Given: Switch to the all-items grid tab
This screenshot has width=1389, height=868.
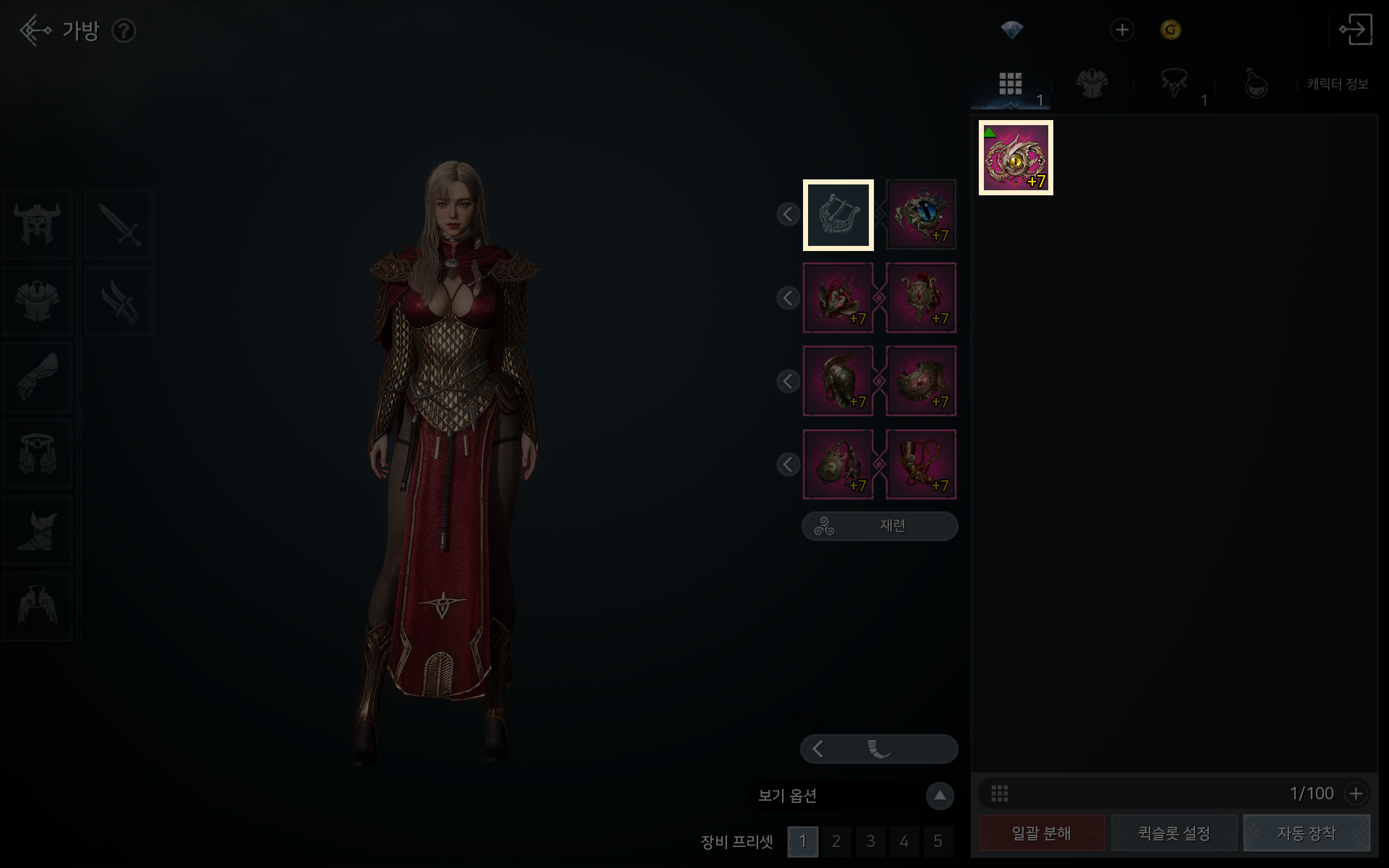Looking at the screenshot, I should coord(1011,84).
